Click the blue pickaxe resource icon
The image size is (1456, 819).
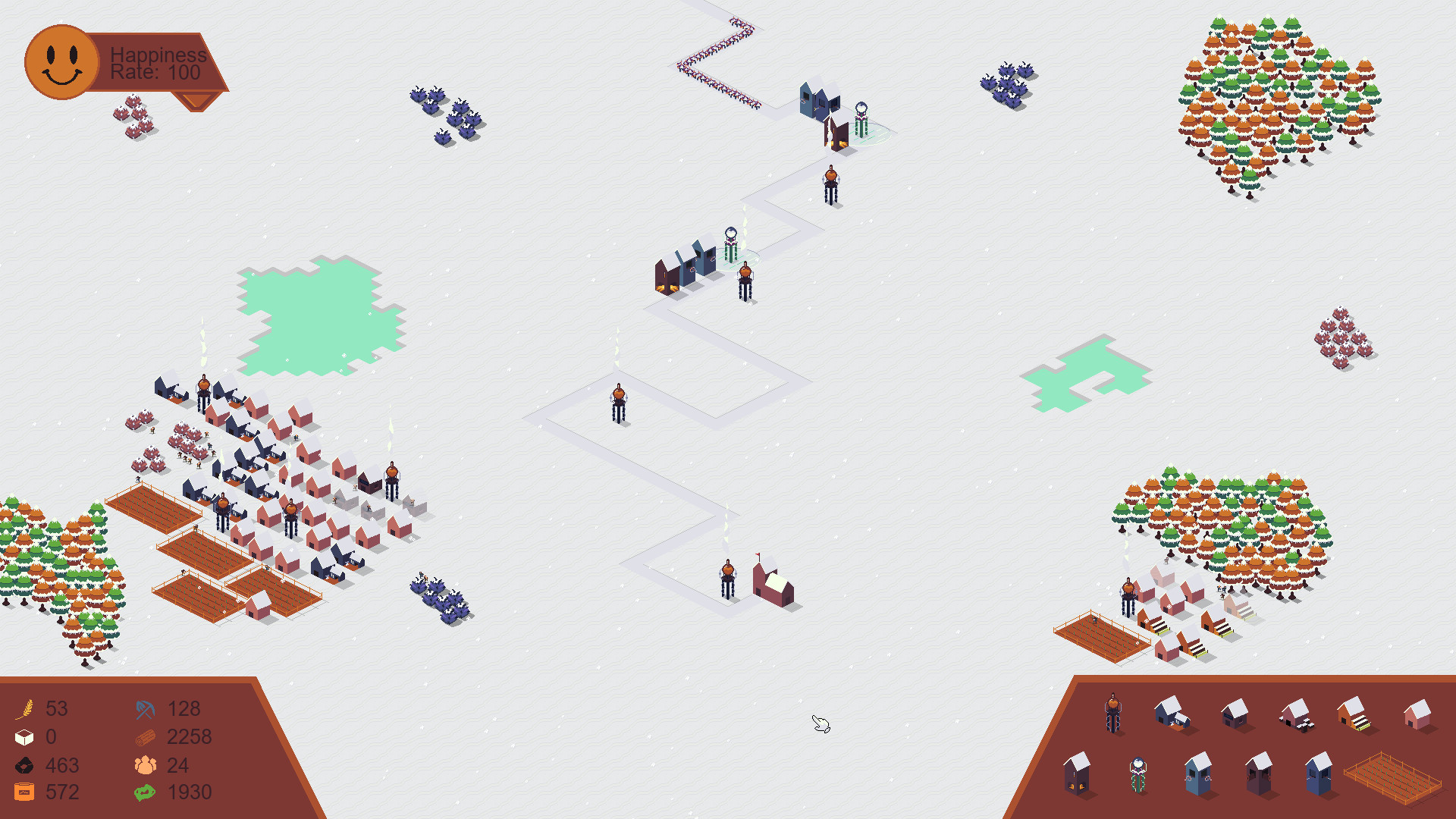[144, 708]
